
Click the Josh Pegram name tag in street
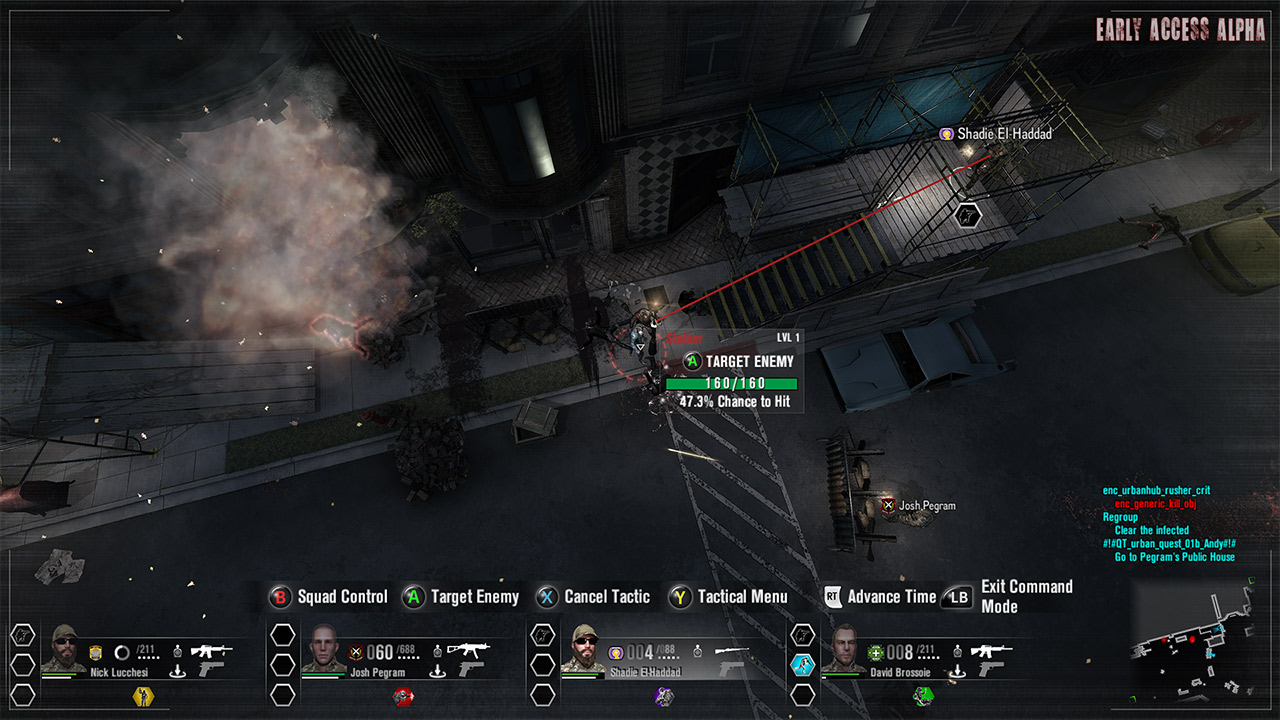[925, 506]
